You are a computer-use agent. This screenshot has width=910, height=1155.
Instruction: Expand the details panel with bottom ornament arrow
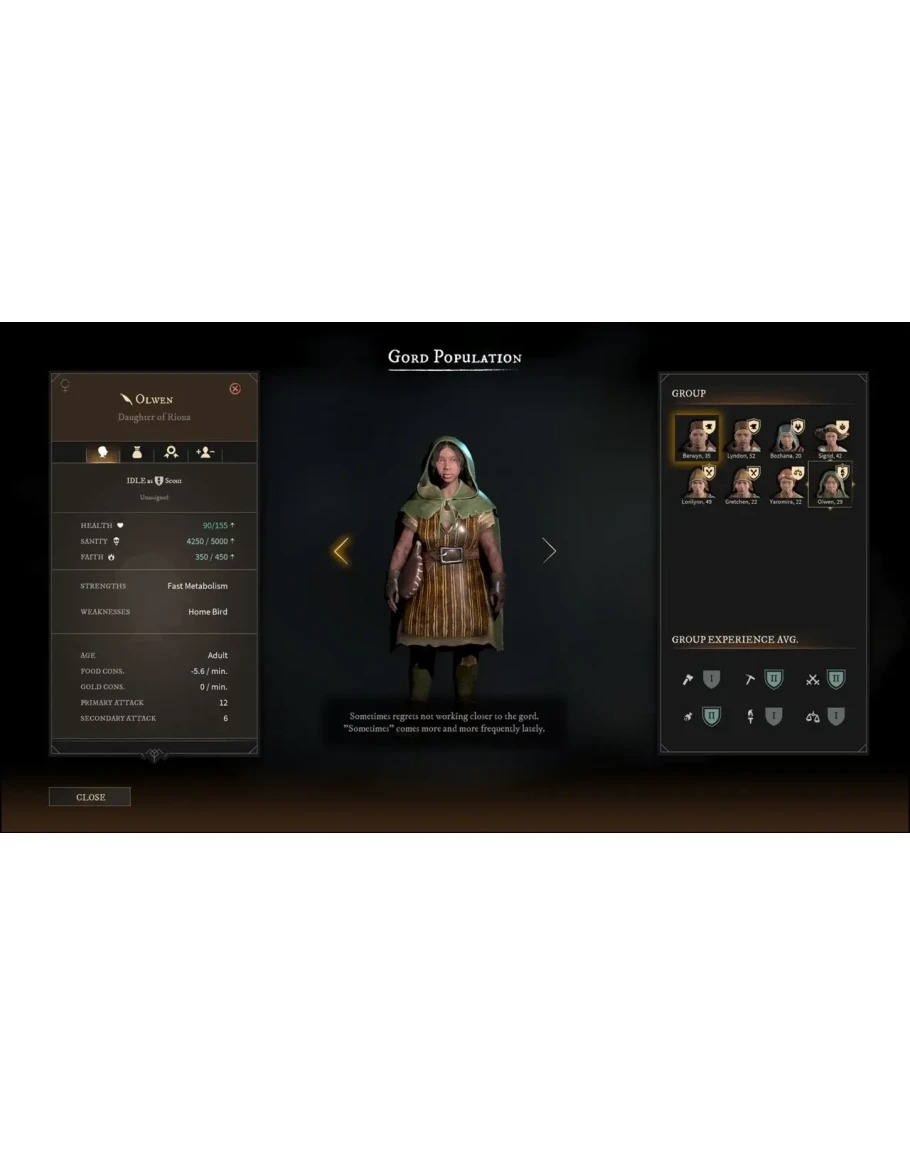click(154, 755)
